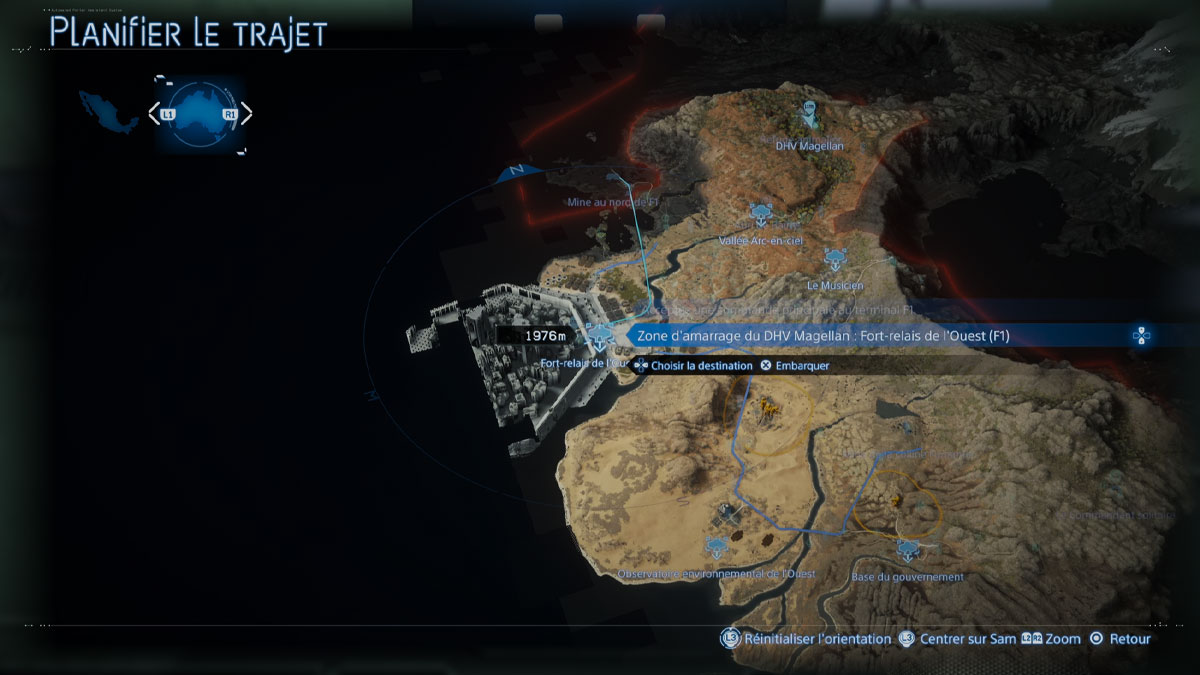Select the Base du gouvernement marker
The image size is (1200, 675).
point(907,549)
